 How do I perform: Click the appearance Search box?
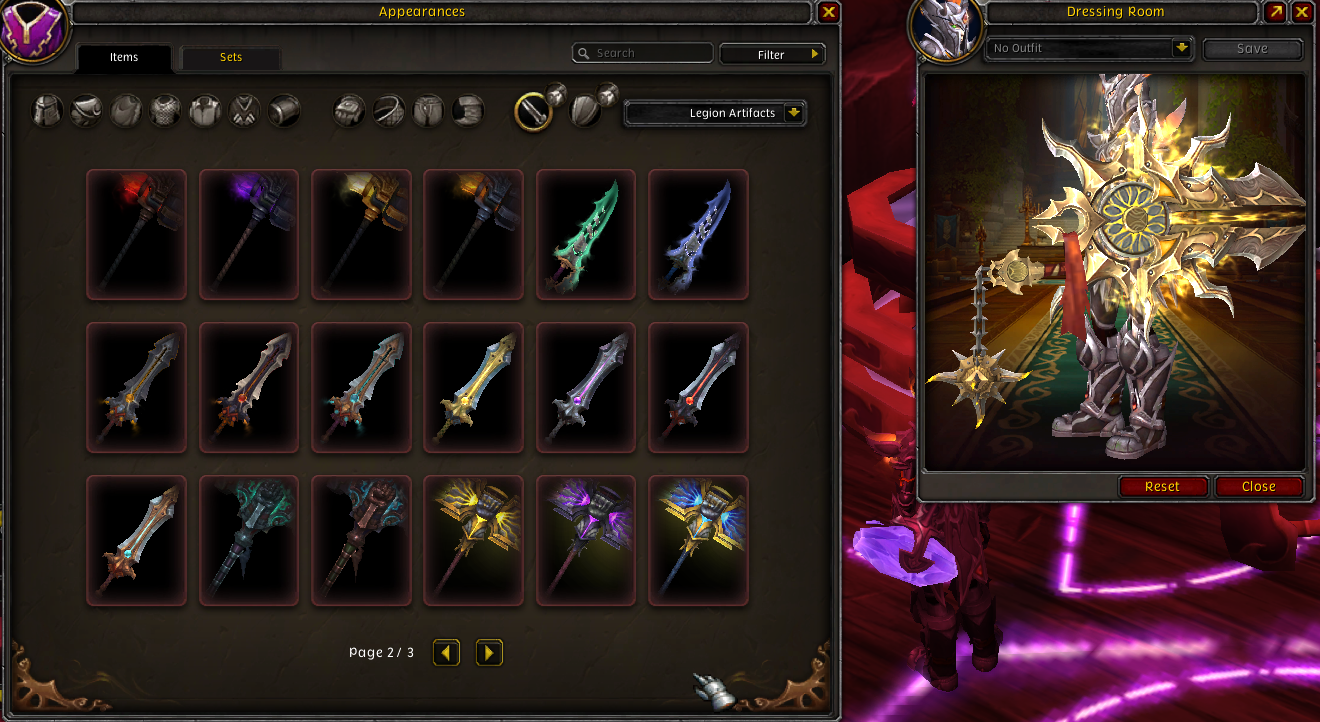[643, 53]
